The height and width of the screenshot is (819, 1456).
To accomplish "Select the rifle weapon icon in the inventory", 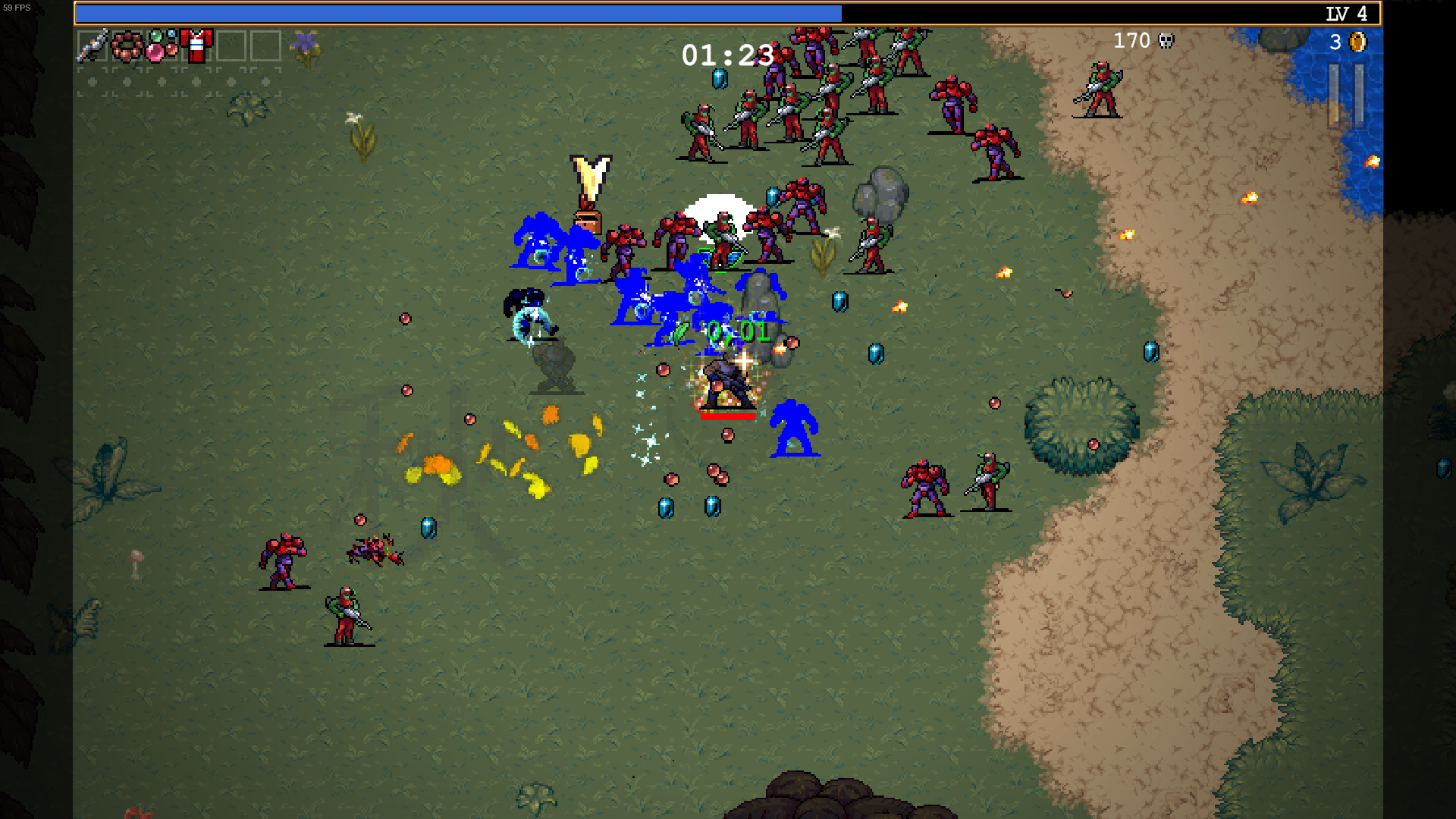I will [92, 44].
